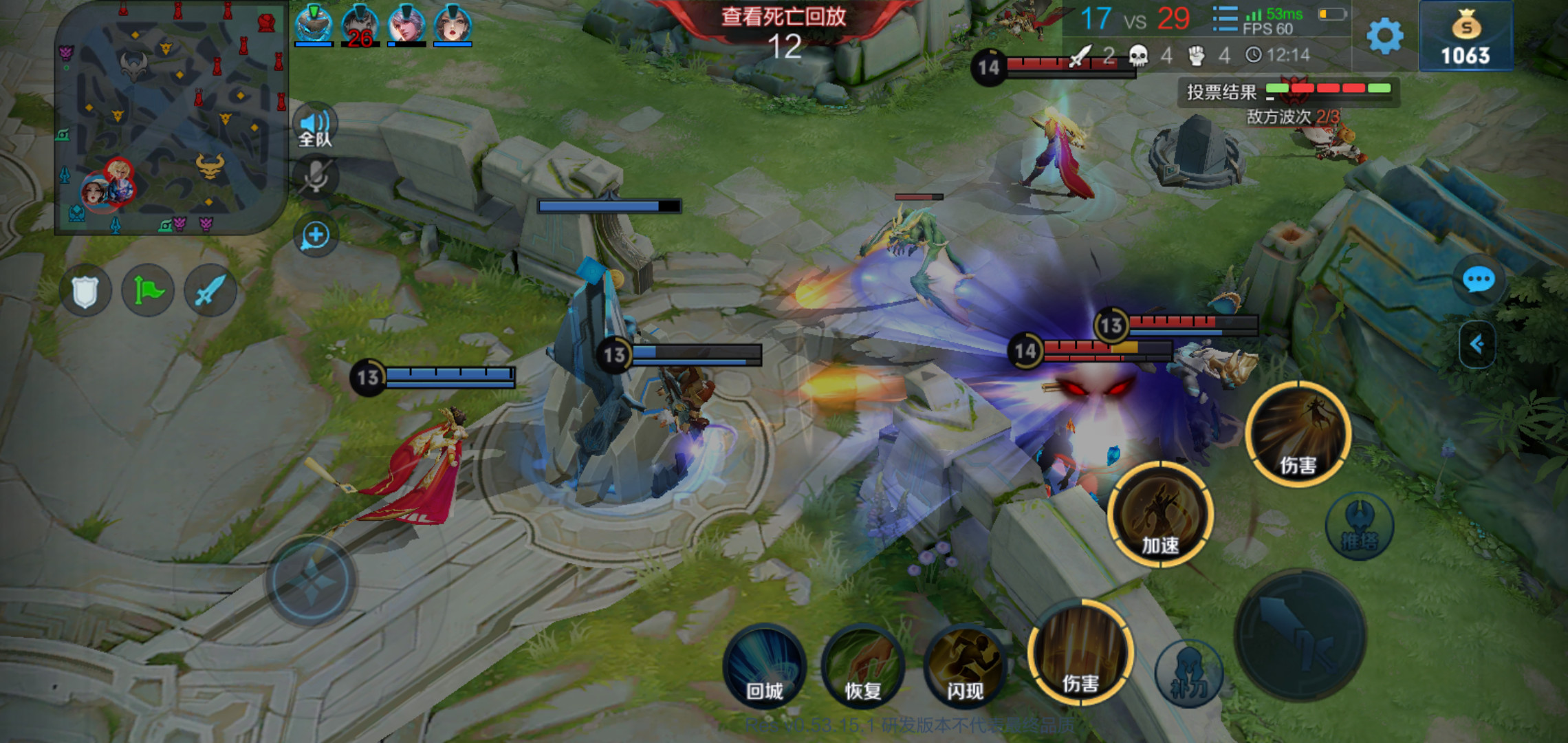Send the green flag gather signal
The height and width of the screenshot is (743, 1568).
point(148,291)
